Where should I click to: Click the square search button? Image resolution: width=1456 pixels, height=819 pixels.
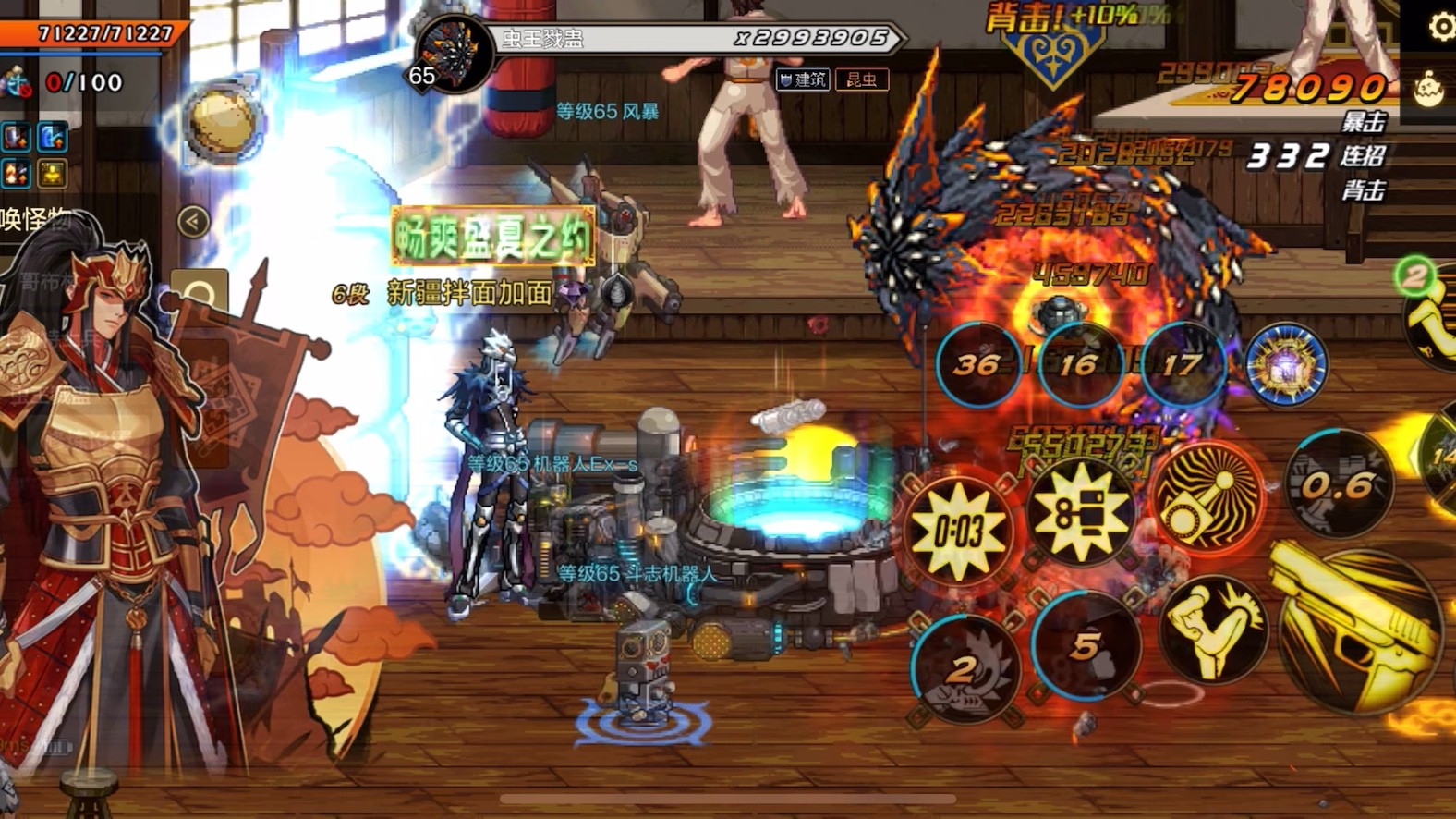200,297
